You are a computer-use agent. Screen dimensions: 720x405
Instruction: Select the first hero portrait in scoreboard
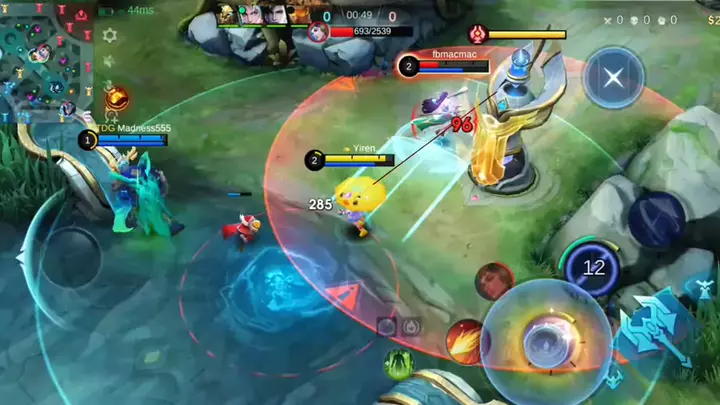pyautogui.click(x=229, y=14)
